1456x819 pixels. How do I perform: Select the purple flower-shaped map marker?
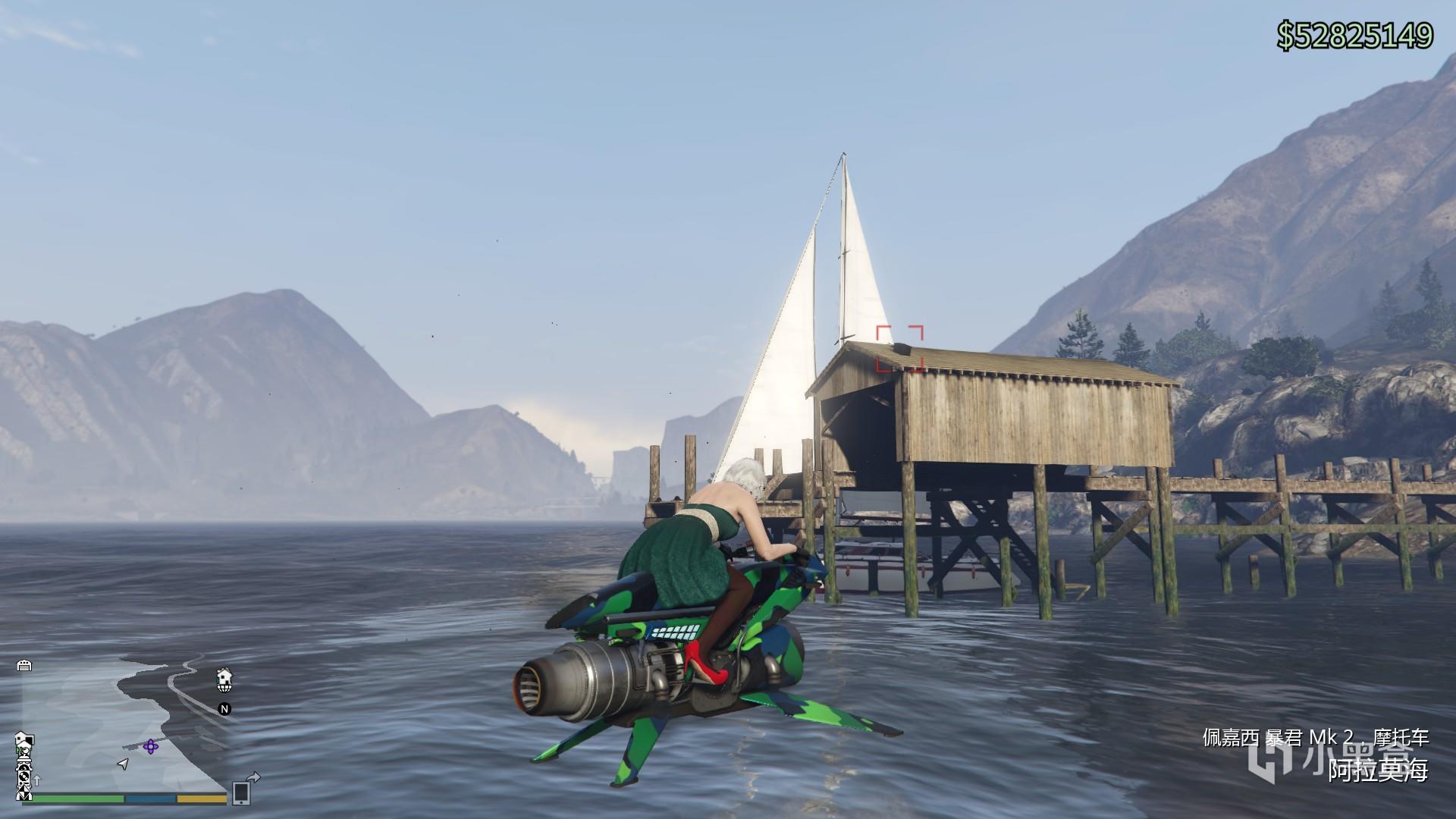point(150,746)
